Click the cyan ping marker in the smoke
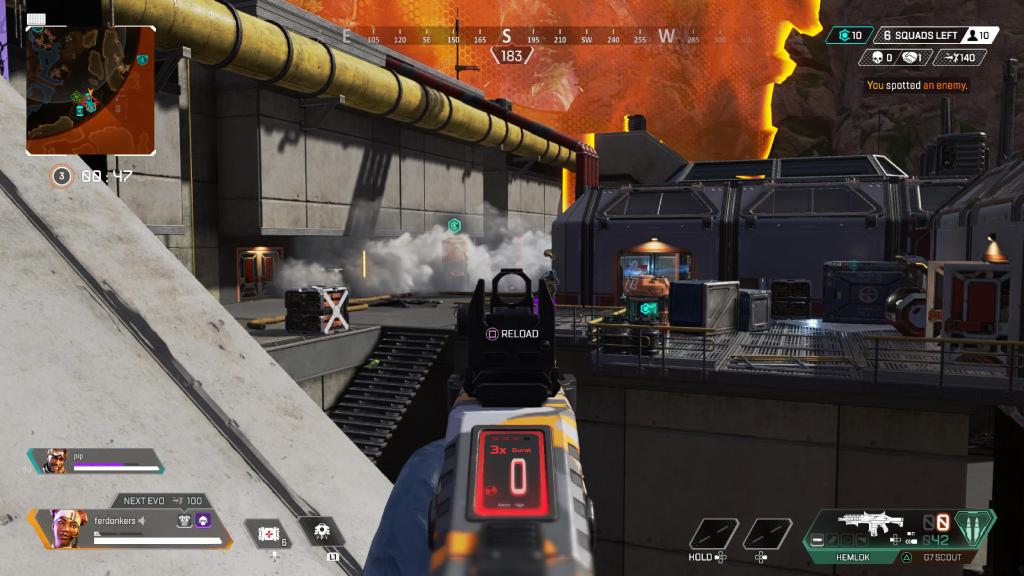 (x=454, y=226)
